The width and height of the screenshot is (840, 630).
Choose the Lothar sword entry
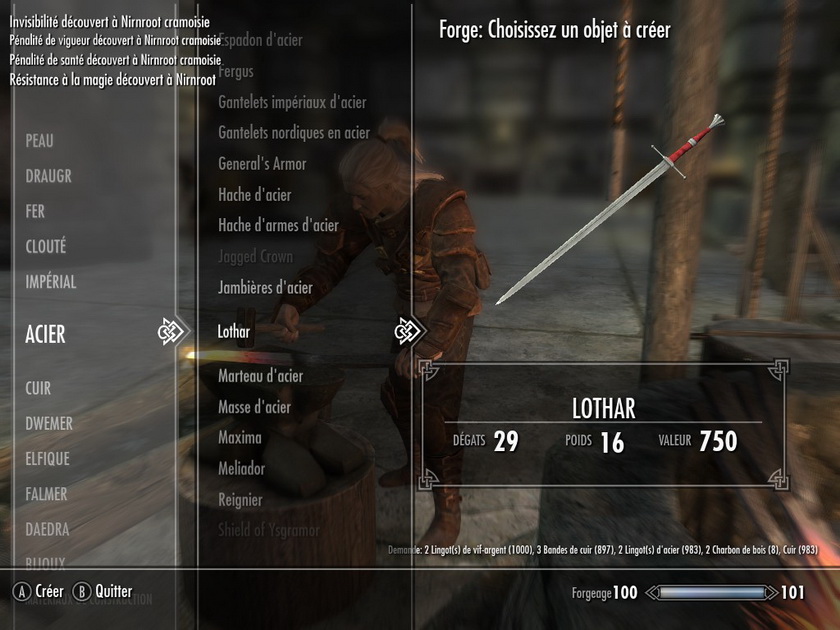coord(234,331)
